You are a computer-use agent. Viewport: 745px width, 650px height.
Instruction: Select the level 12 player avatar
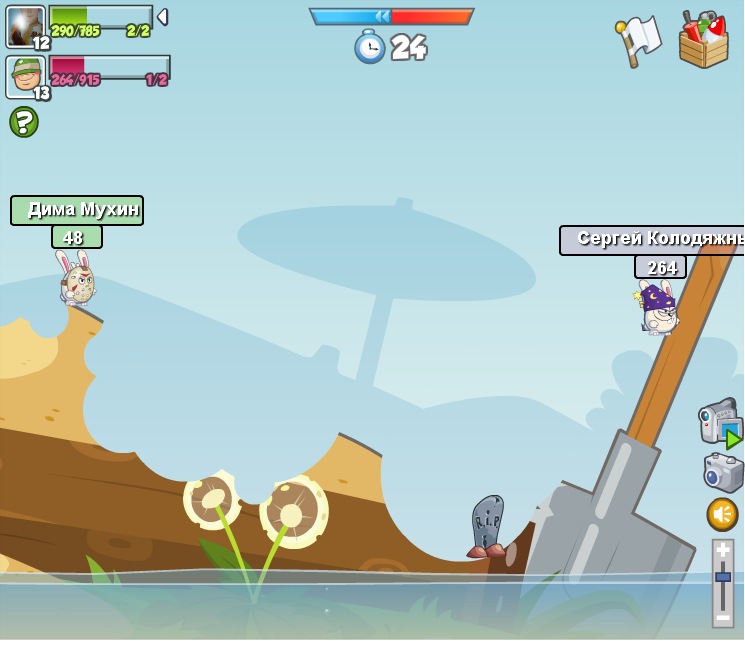25,27
